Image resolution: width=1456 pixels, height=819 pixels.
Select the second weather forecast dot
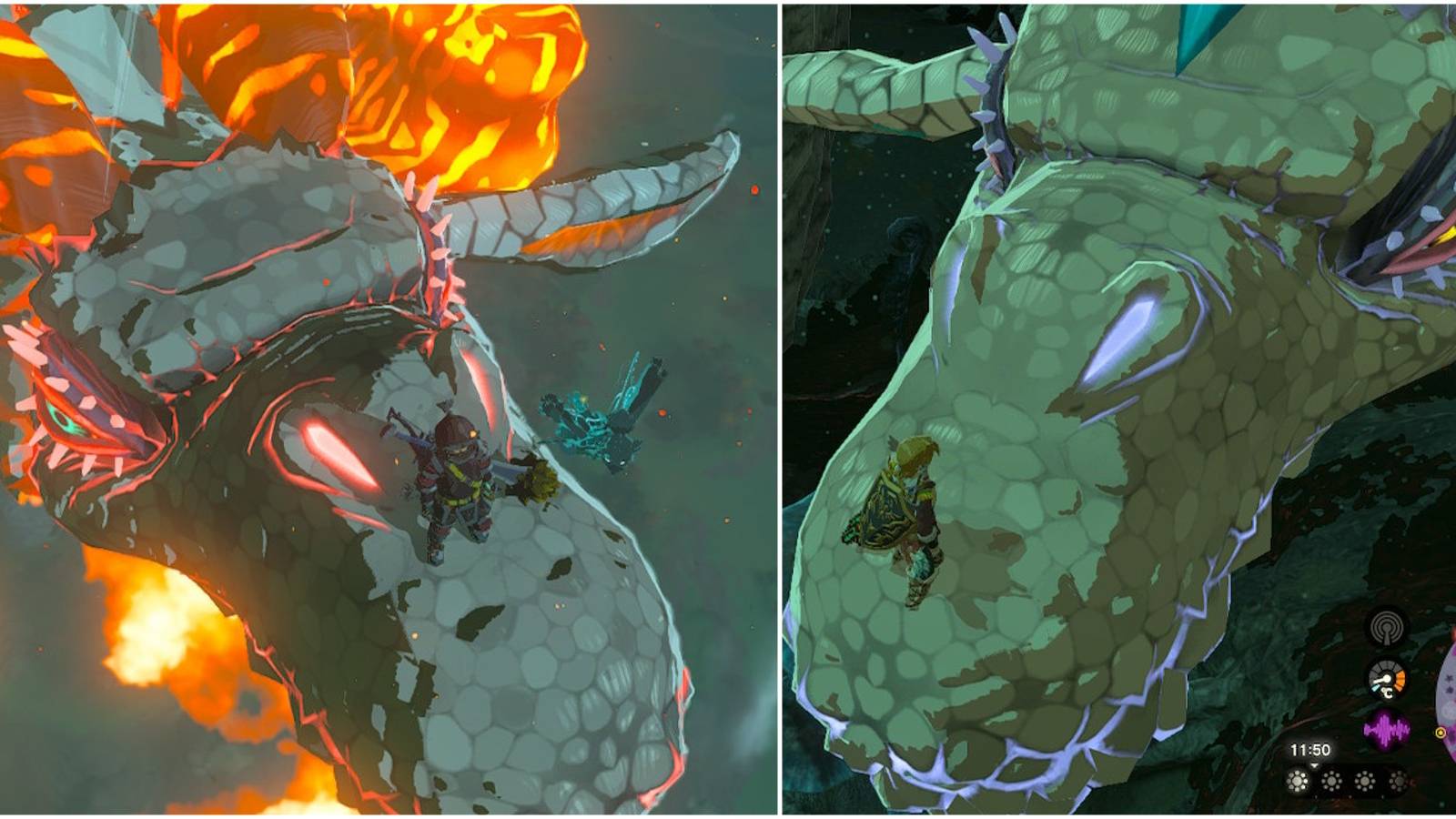tap(1331, 780)
